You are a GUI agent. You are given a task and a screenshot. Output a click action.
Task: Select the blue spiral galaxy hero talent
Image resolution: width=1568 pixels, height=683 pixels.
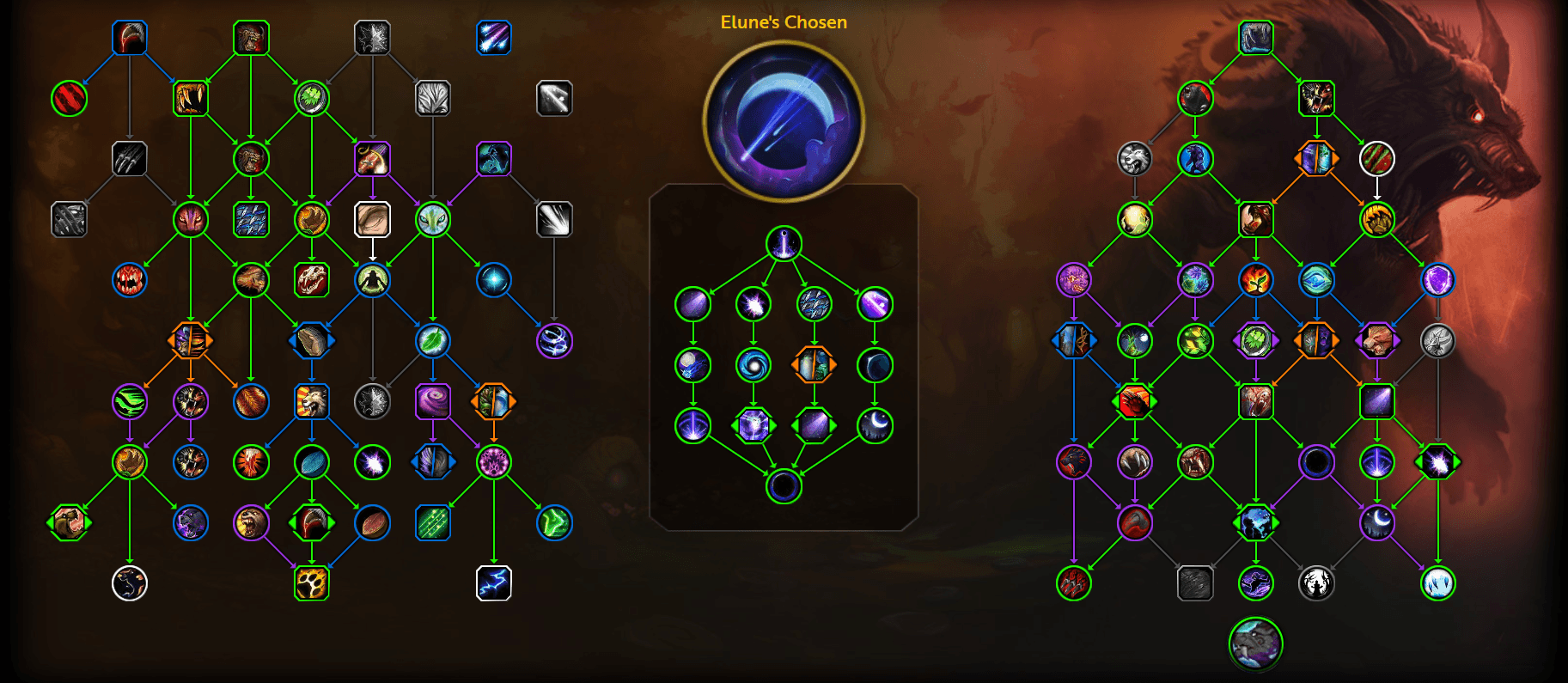tap(753, 365)
